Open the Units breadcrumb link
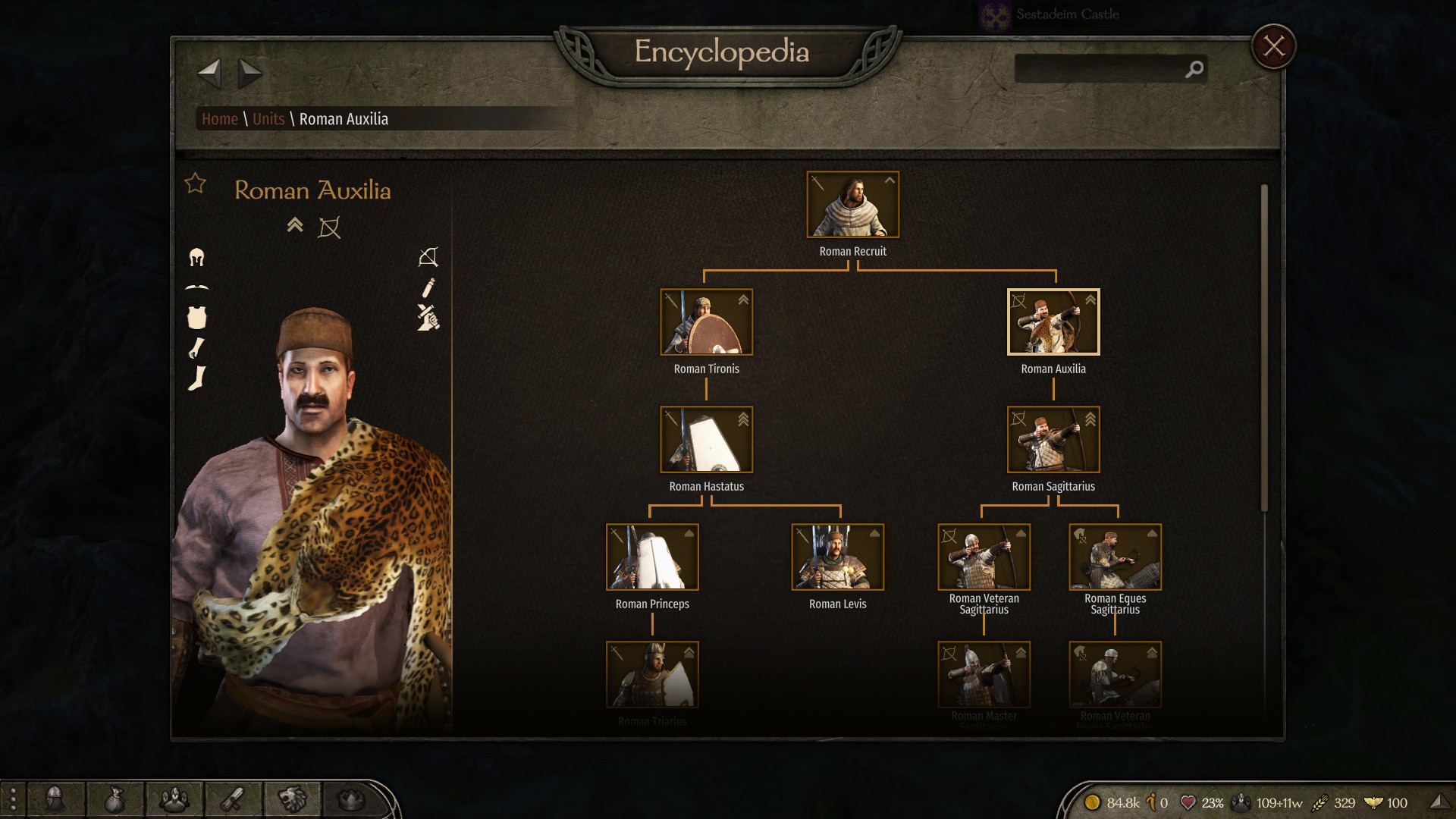The image size is (1456, 819). point(268,119)
